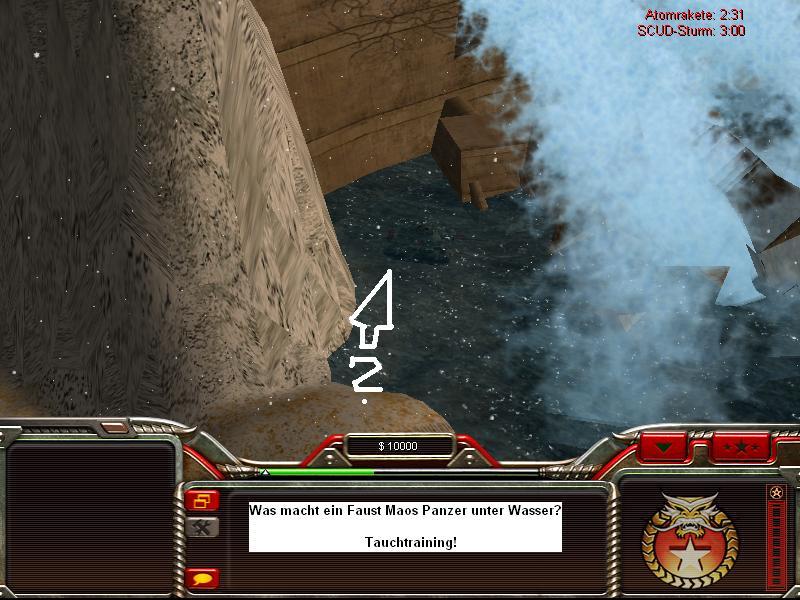The image size is (800, 600).
Task: Click the crossed hammer and wrench button
Action: click(x=203, y=527)
